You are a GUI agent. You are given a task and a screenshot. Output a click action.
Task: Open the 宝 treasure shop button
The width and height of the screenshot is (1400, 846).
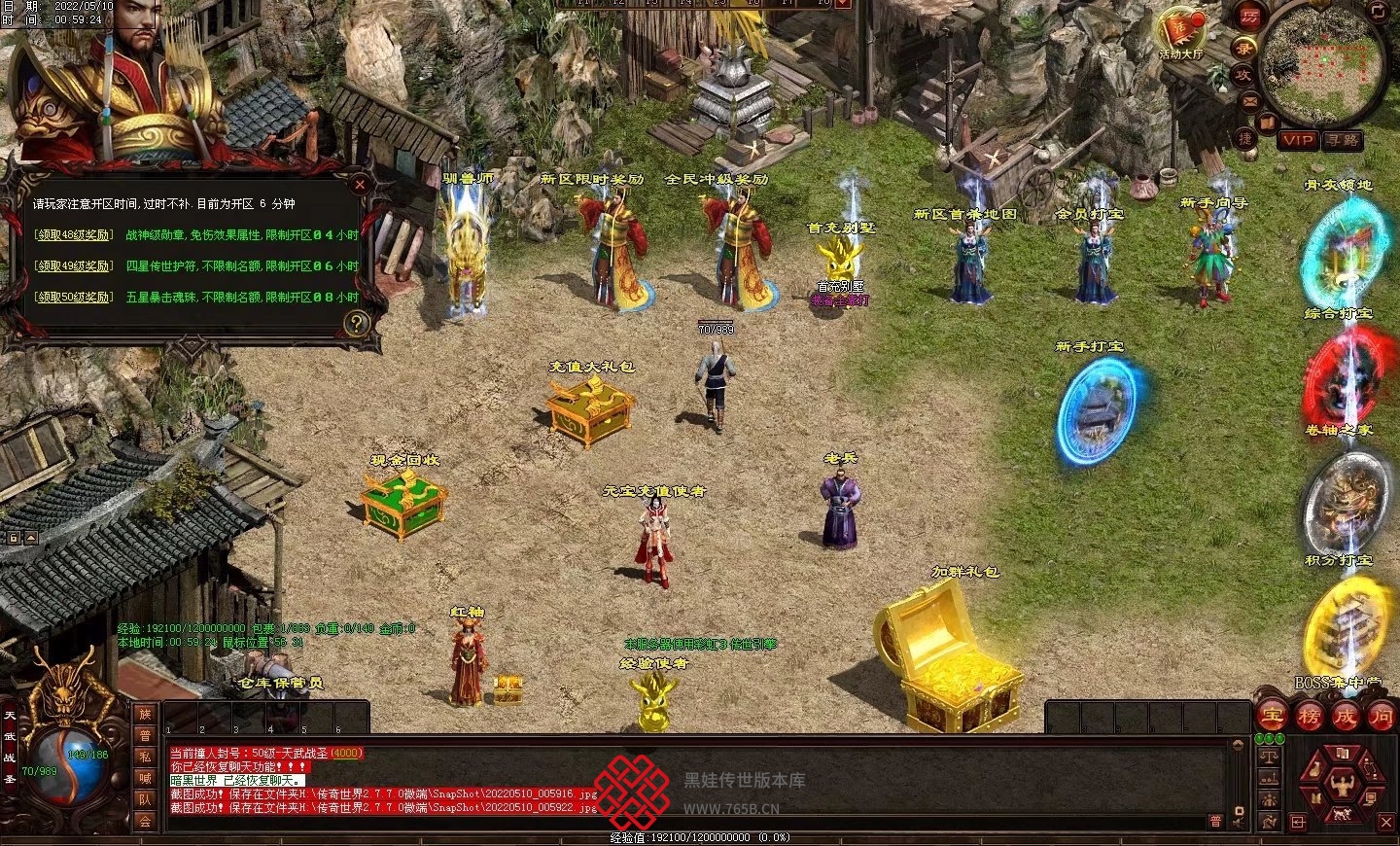1272,717
